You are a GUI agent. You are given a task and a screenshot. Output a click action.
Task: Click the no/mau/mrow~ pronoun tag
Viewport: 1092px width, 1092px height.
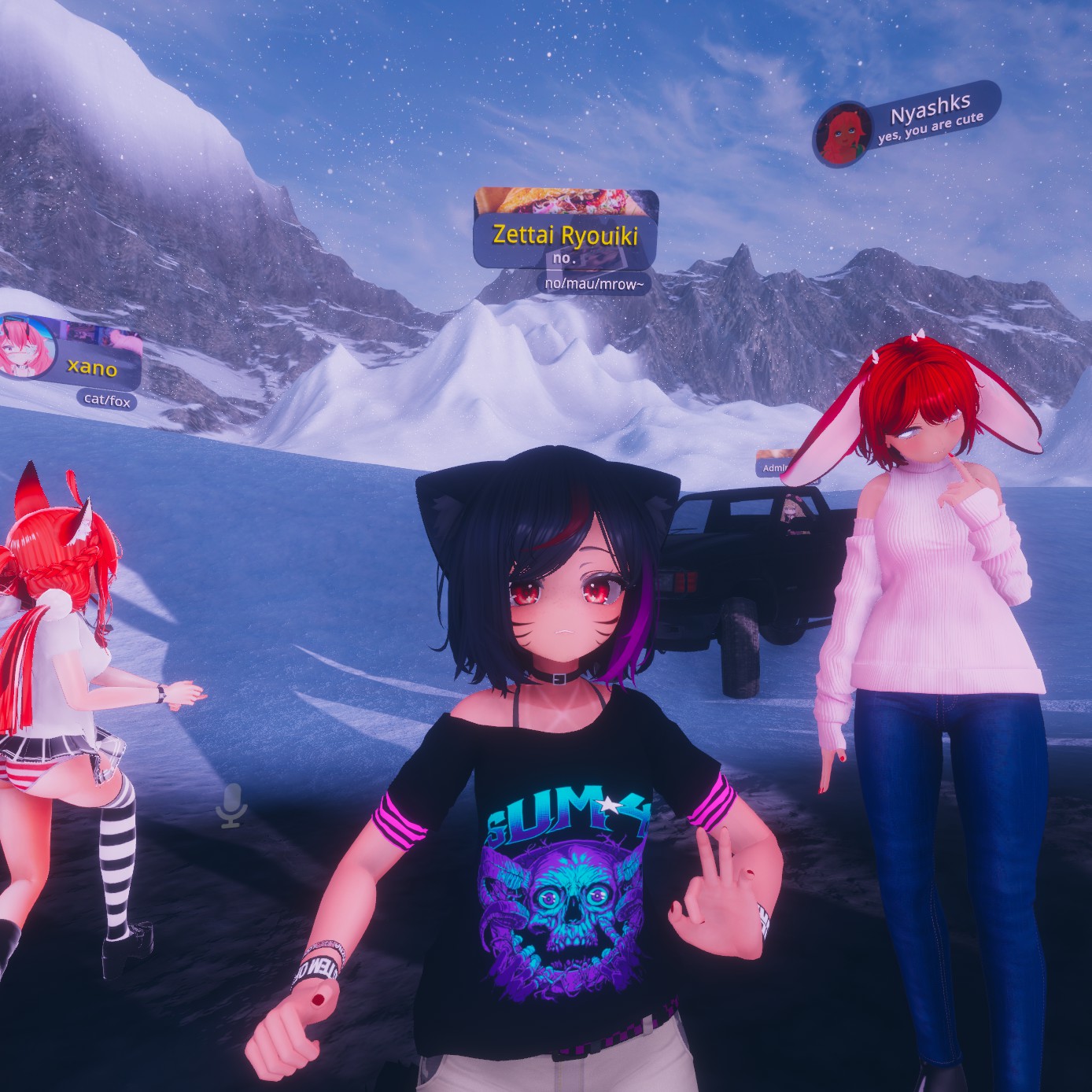[x=594, y=284]
